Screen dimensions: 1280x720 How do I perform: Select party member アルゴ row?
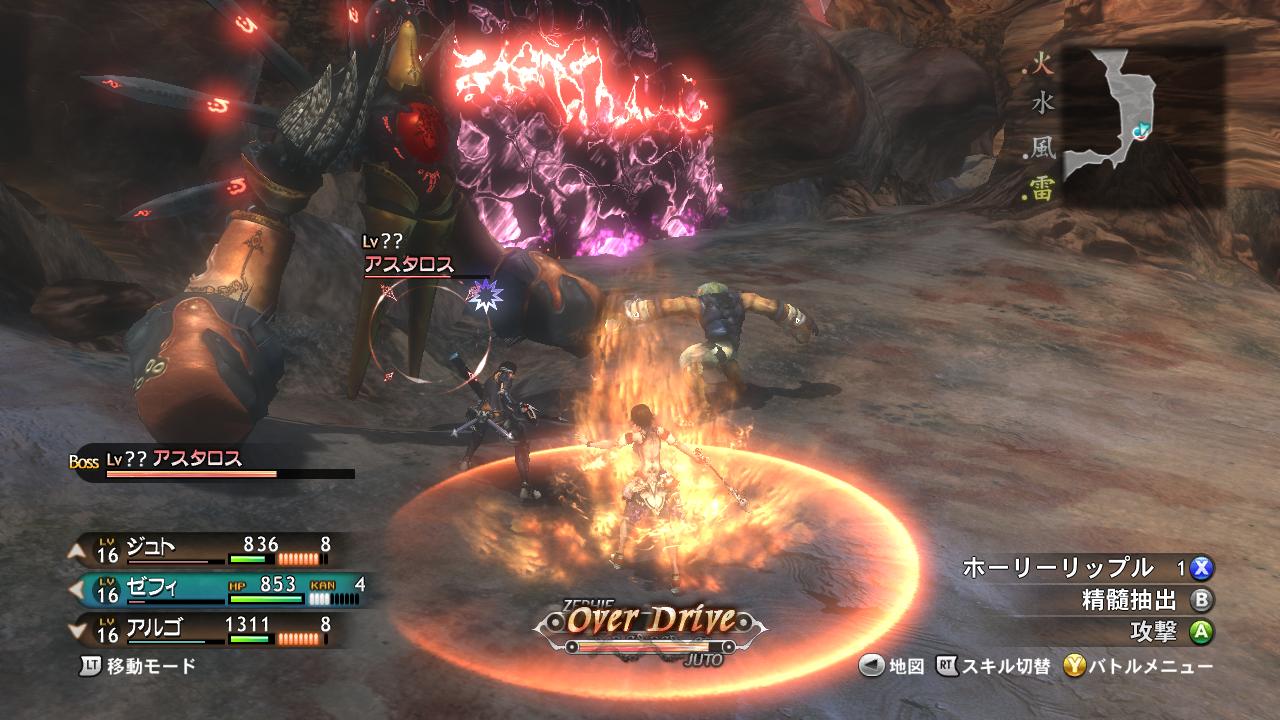coord(212,630)
